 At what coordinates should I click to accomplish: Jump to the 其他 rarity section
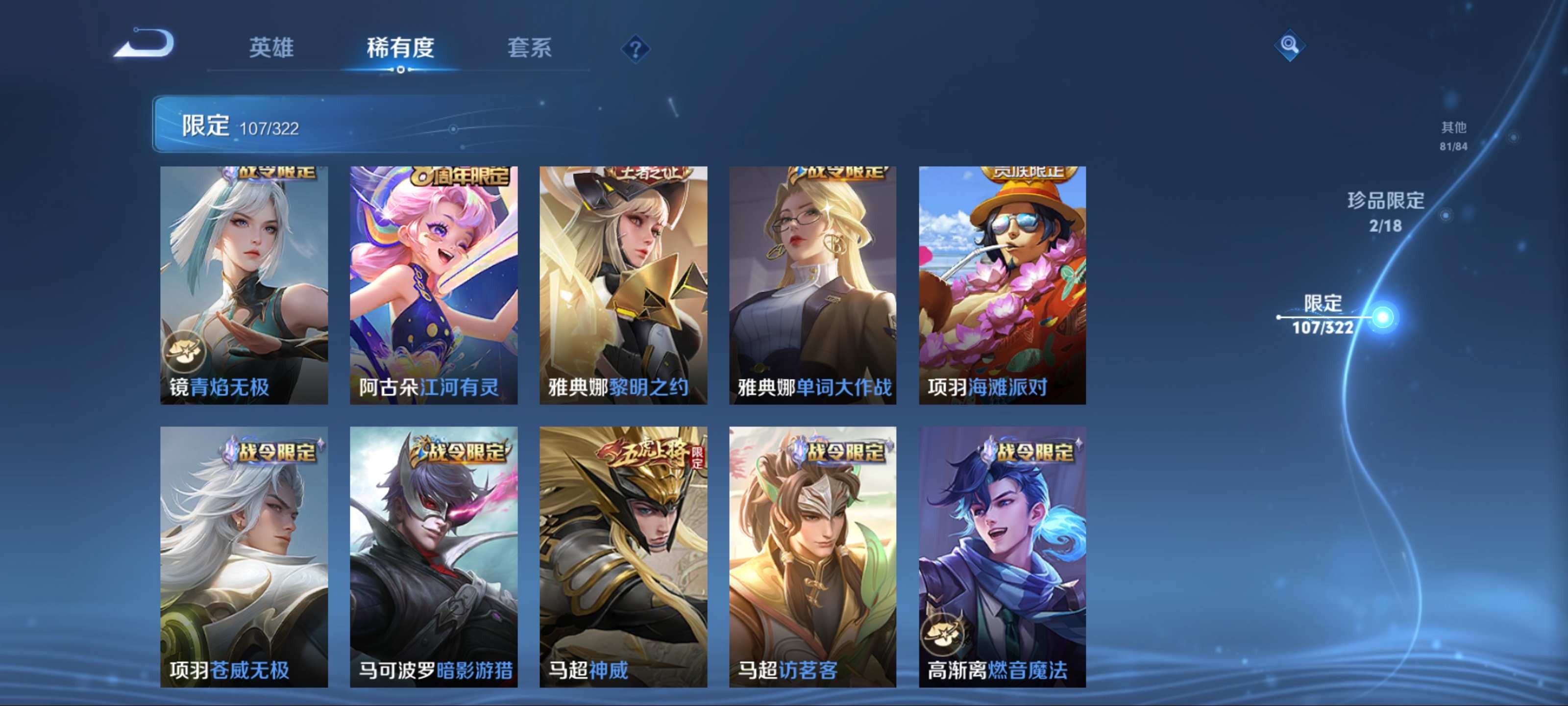(1453, 135)
